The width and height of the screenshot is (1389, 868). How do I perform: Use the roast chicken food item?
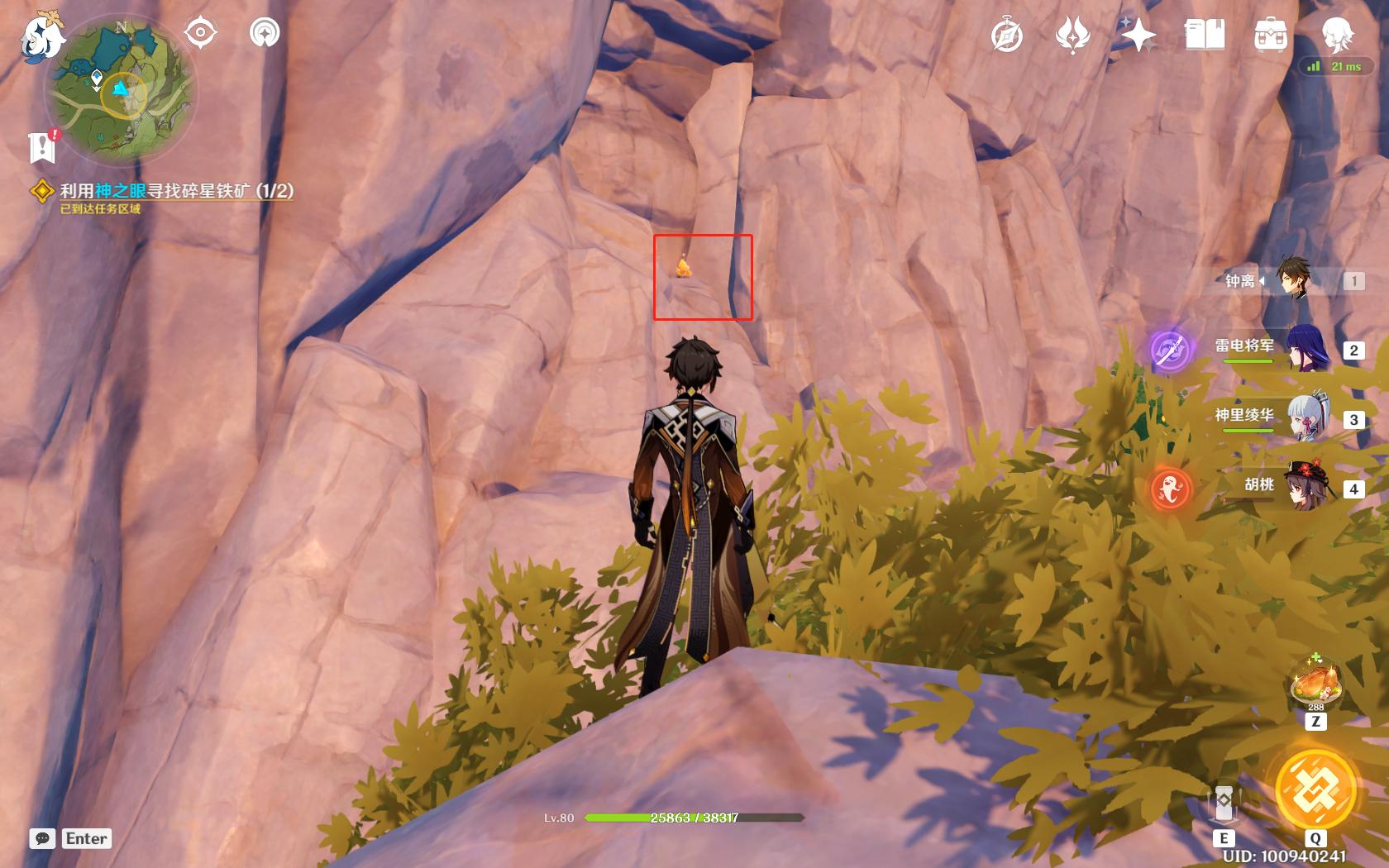[x=1315, y=685]
